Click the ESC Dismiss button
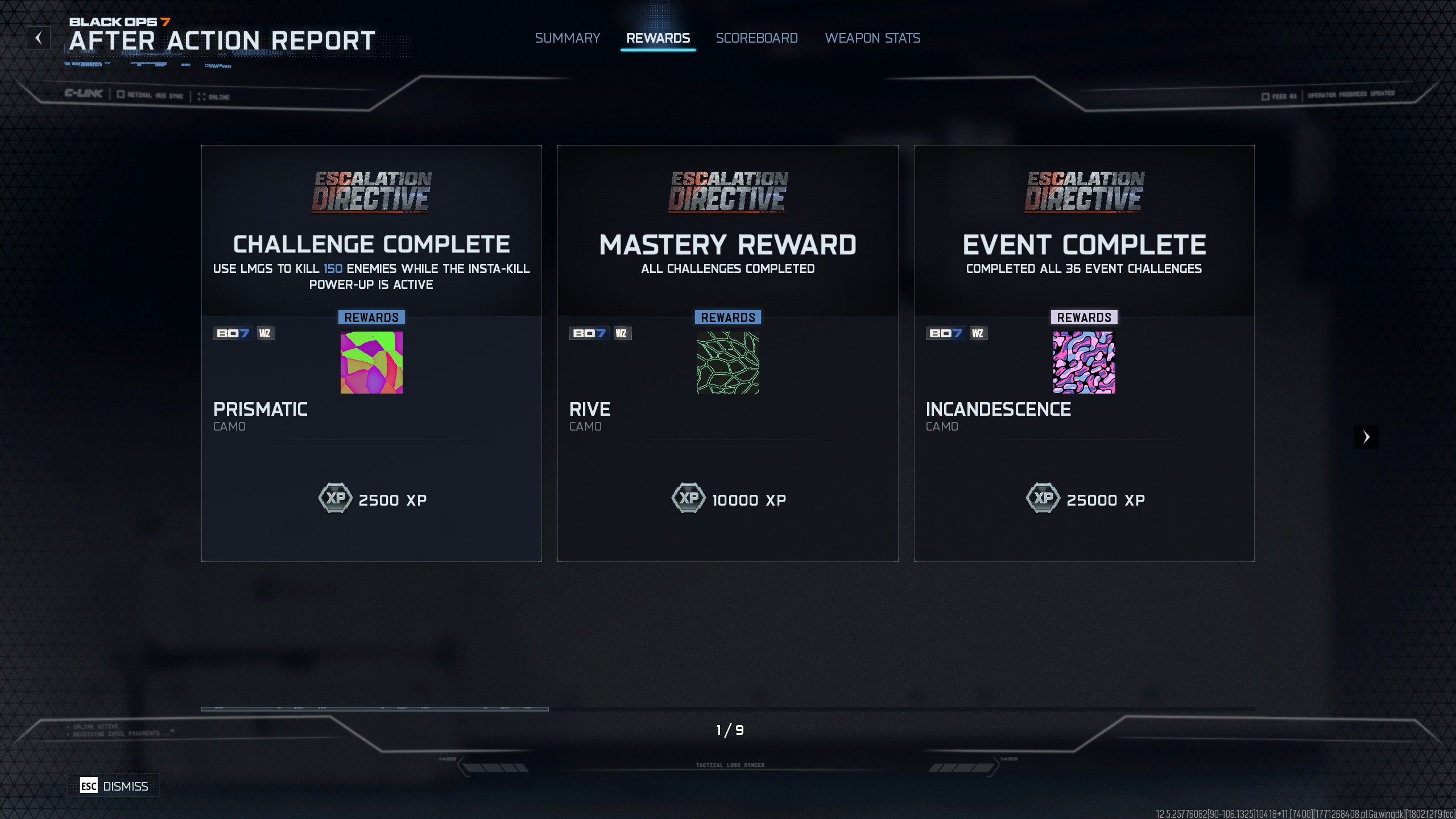 (113, 785)
